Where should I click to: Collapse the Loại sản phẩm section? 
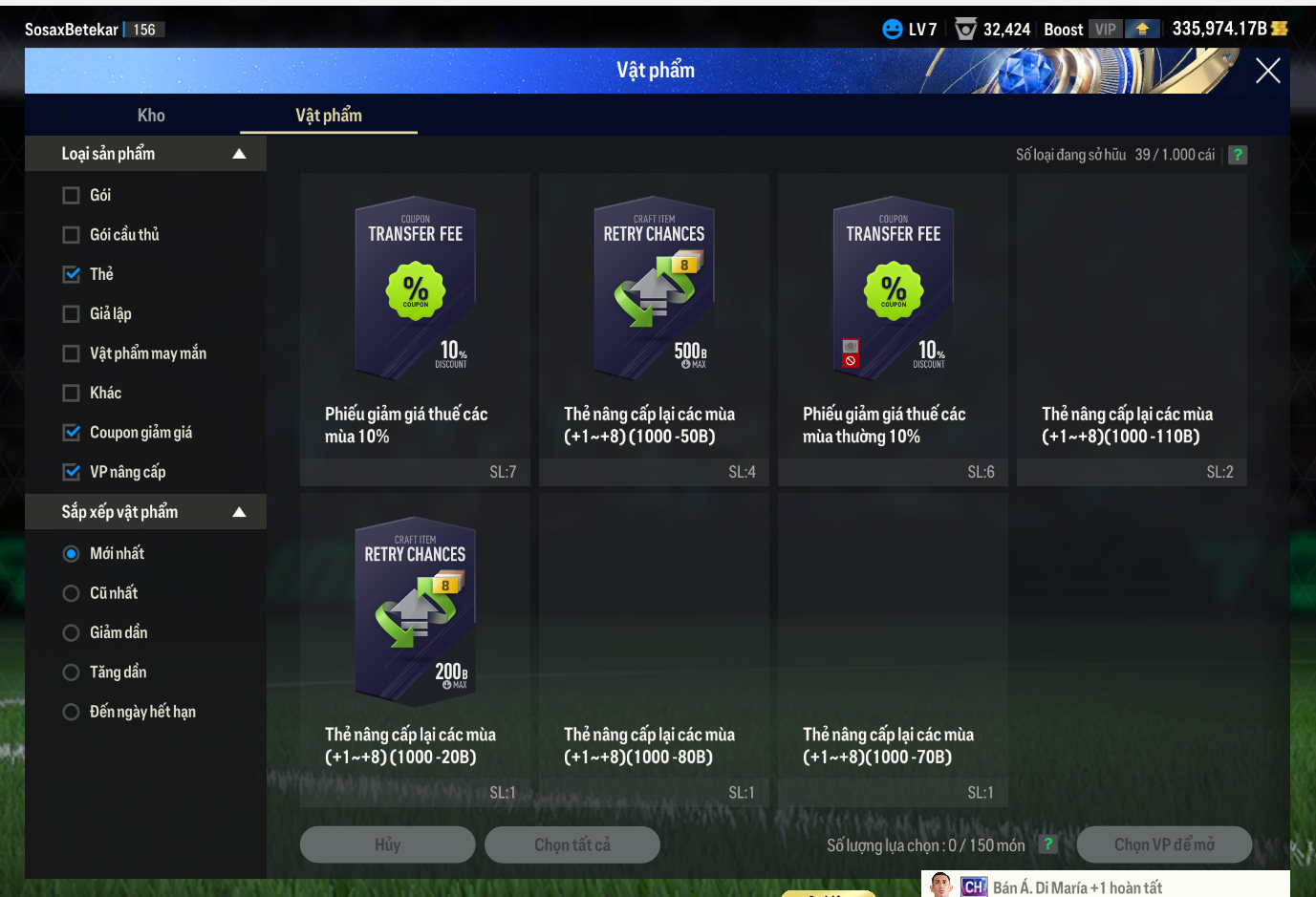click(239, 154)
